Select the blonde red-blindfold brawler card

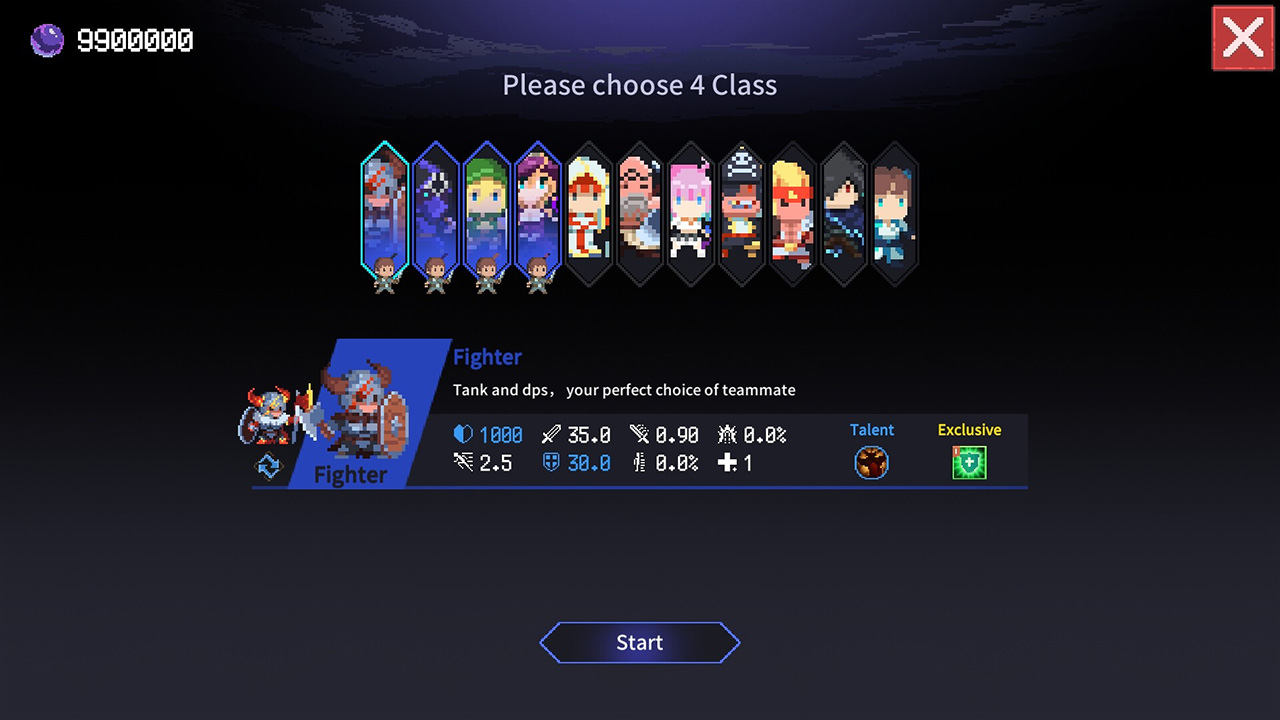793,212
